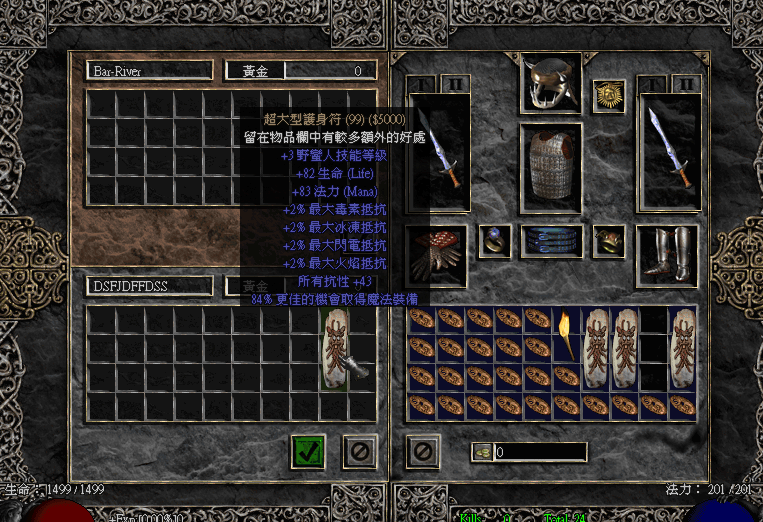Viewport: 763px width, 522px height.
Task: Select the horned helmet equipment slot
Action: coord(550,83)
